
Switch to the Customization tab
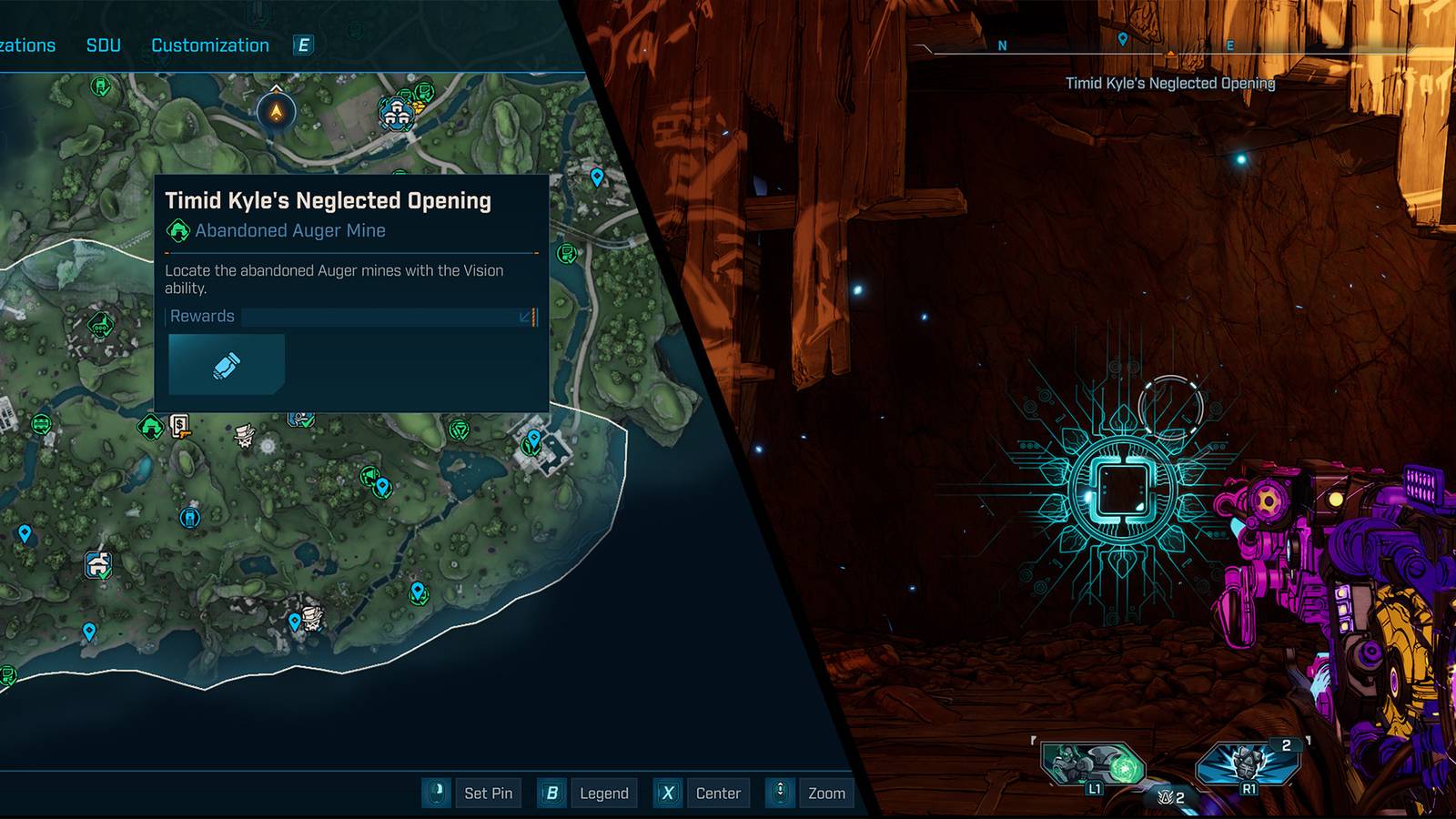(x=211, y=45)
